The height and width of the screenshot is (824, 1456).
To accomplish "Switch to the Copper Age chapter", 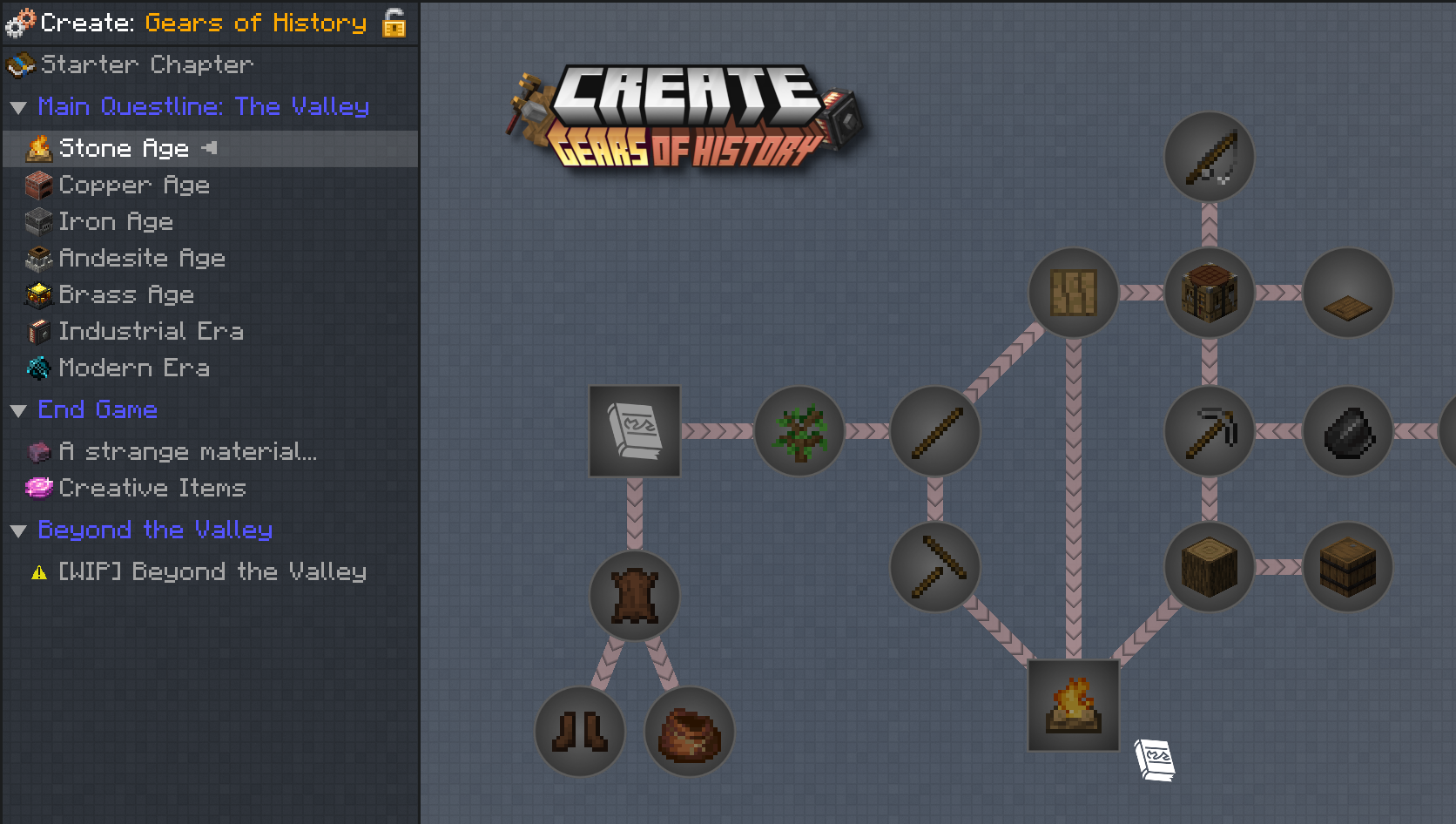I will click(134, 185).
